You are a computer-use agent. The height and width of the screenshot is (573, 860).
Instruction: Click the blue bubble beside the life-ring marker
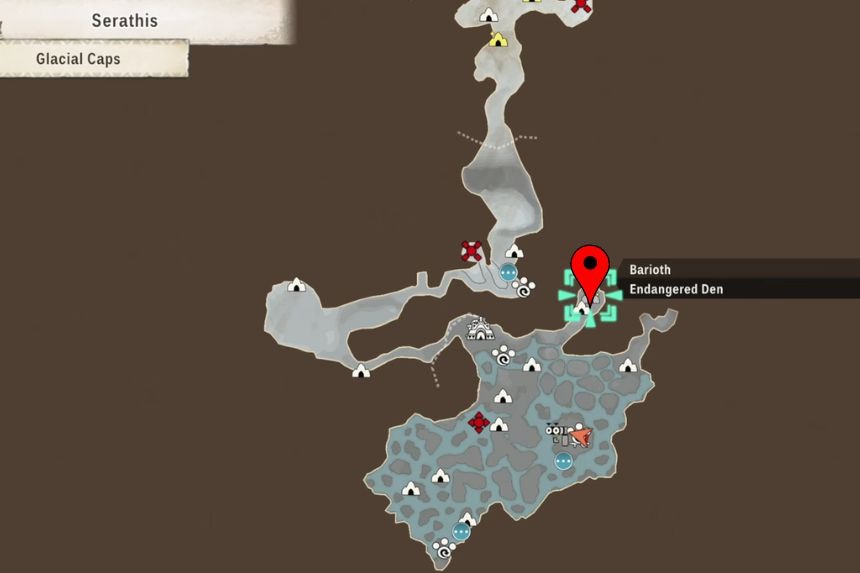coord(508,271)
